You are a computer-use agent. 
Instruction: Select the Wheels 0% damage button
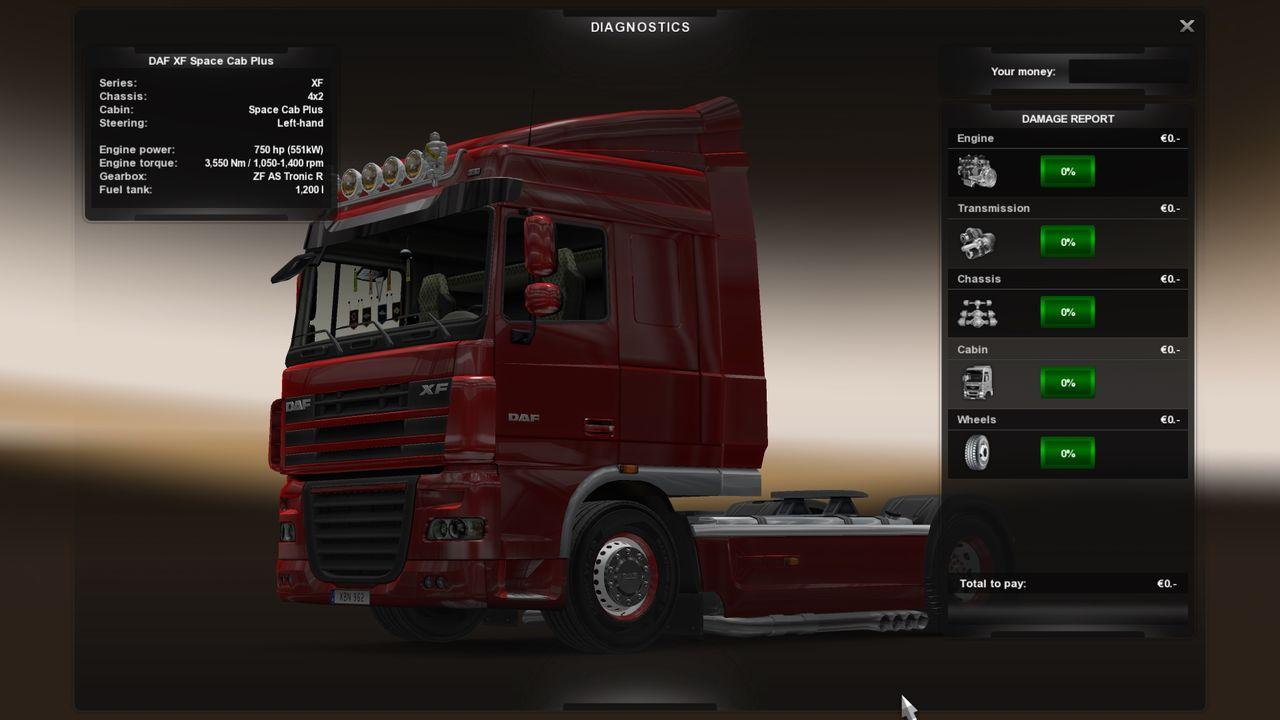pos(1067,453)
